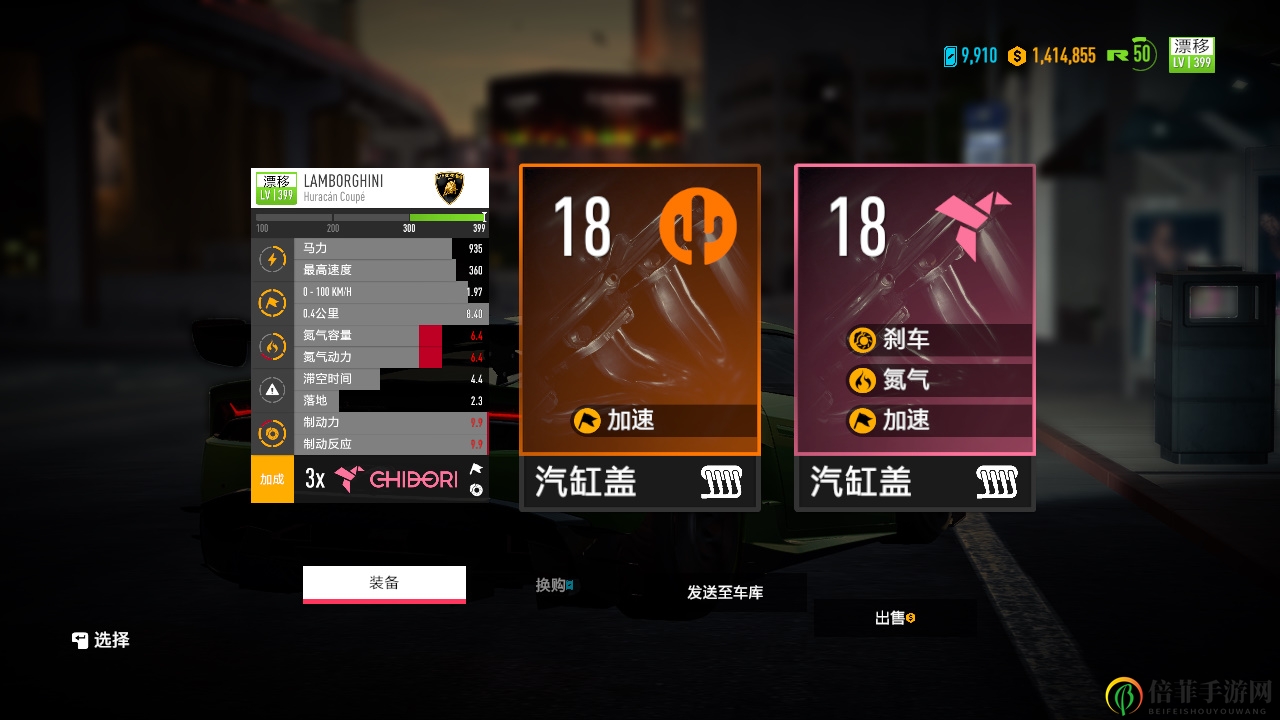Select the orange level 18 汽缸盖 card

click(640, 337)
